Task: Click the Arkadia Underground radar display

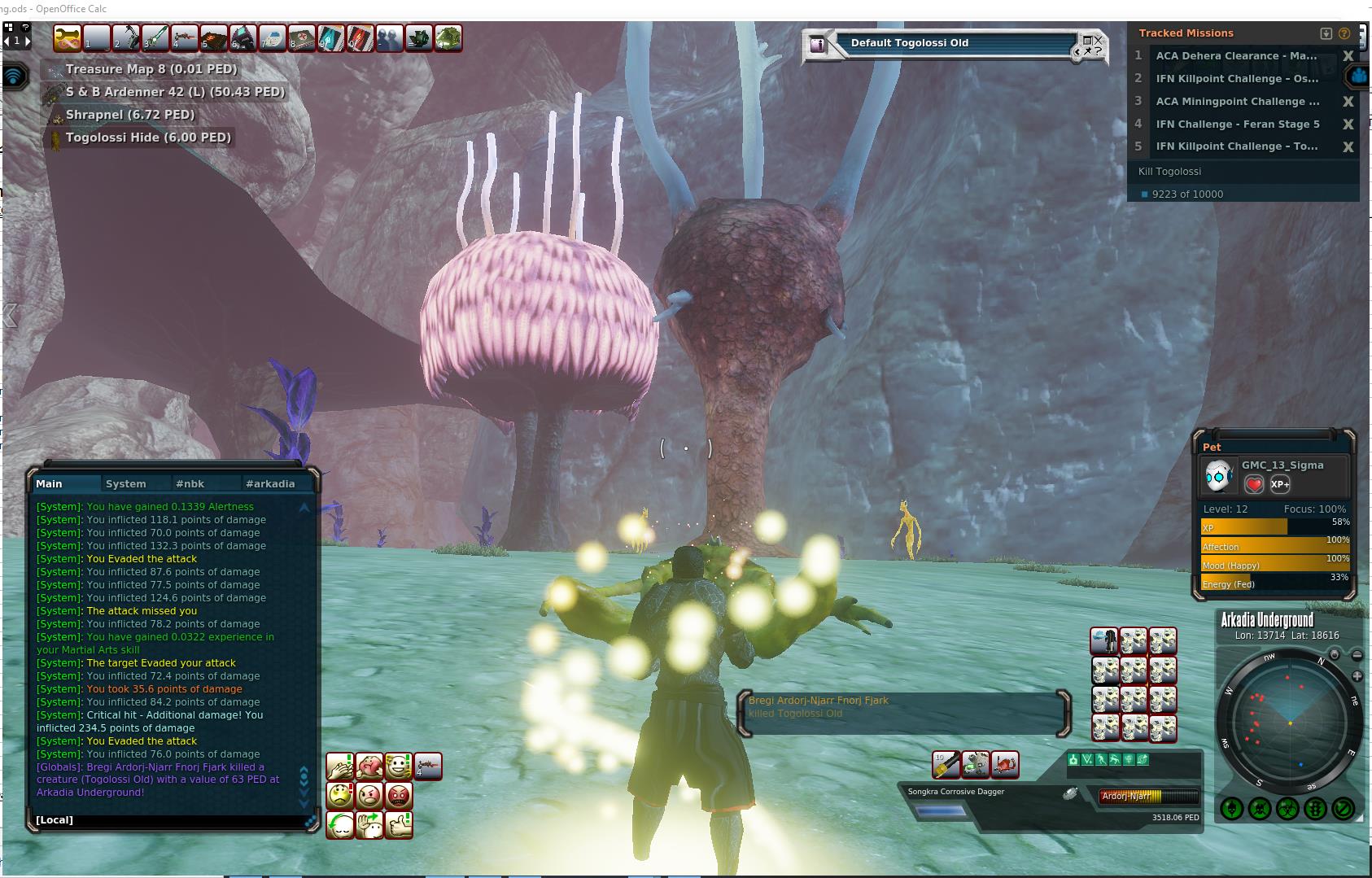Action: (1290, 721)
